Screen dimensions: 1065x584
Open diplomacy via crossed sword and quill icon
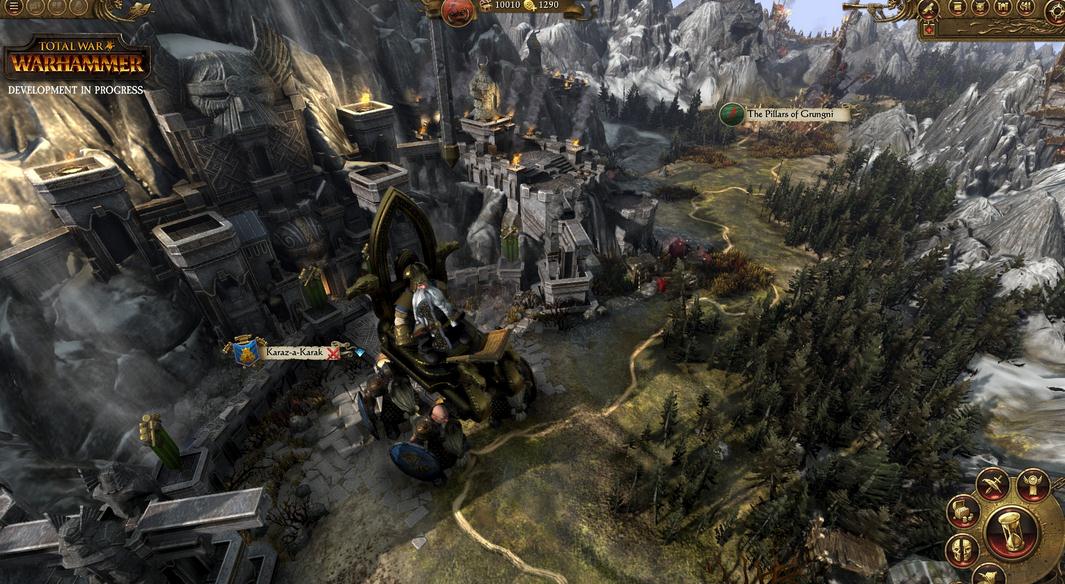pyautogui.click(x=991, y=484)
